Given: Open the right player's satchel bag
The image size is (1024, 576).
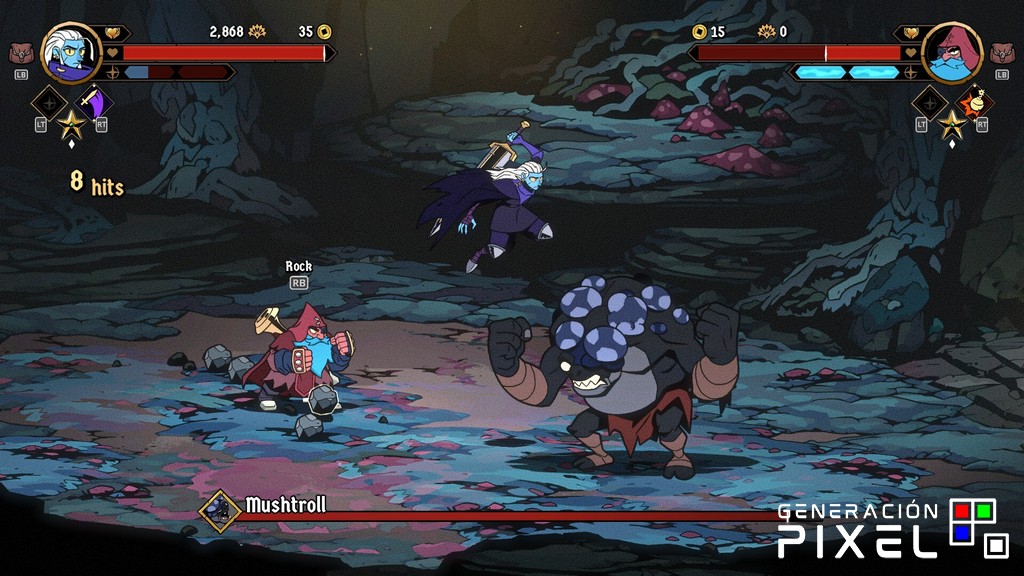Looking at the screenshot, I should click(x=1002, y=53).
